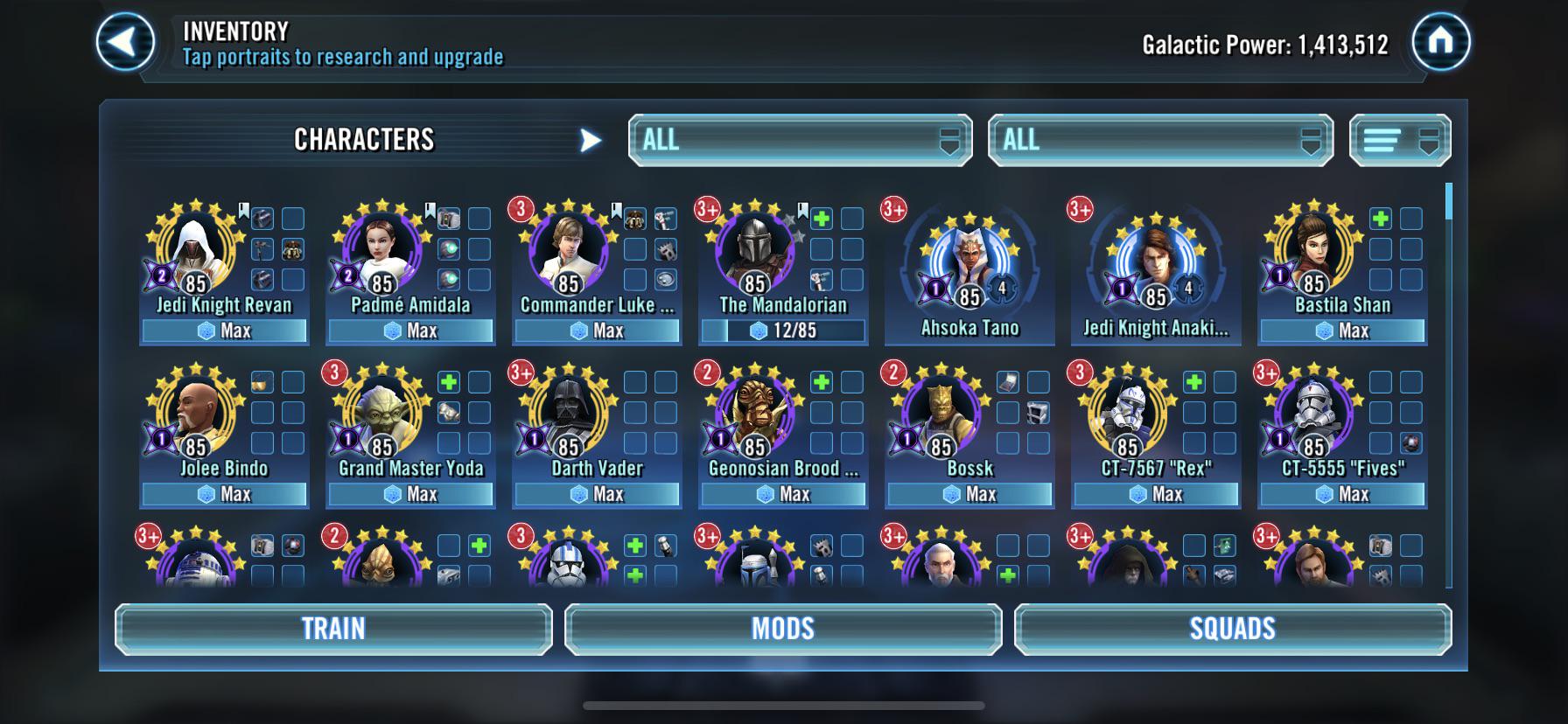Open the second ALL filter dropdown

click(x=1160, y=140)
